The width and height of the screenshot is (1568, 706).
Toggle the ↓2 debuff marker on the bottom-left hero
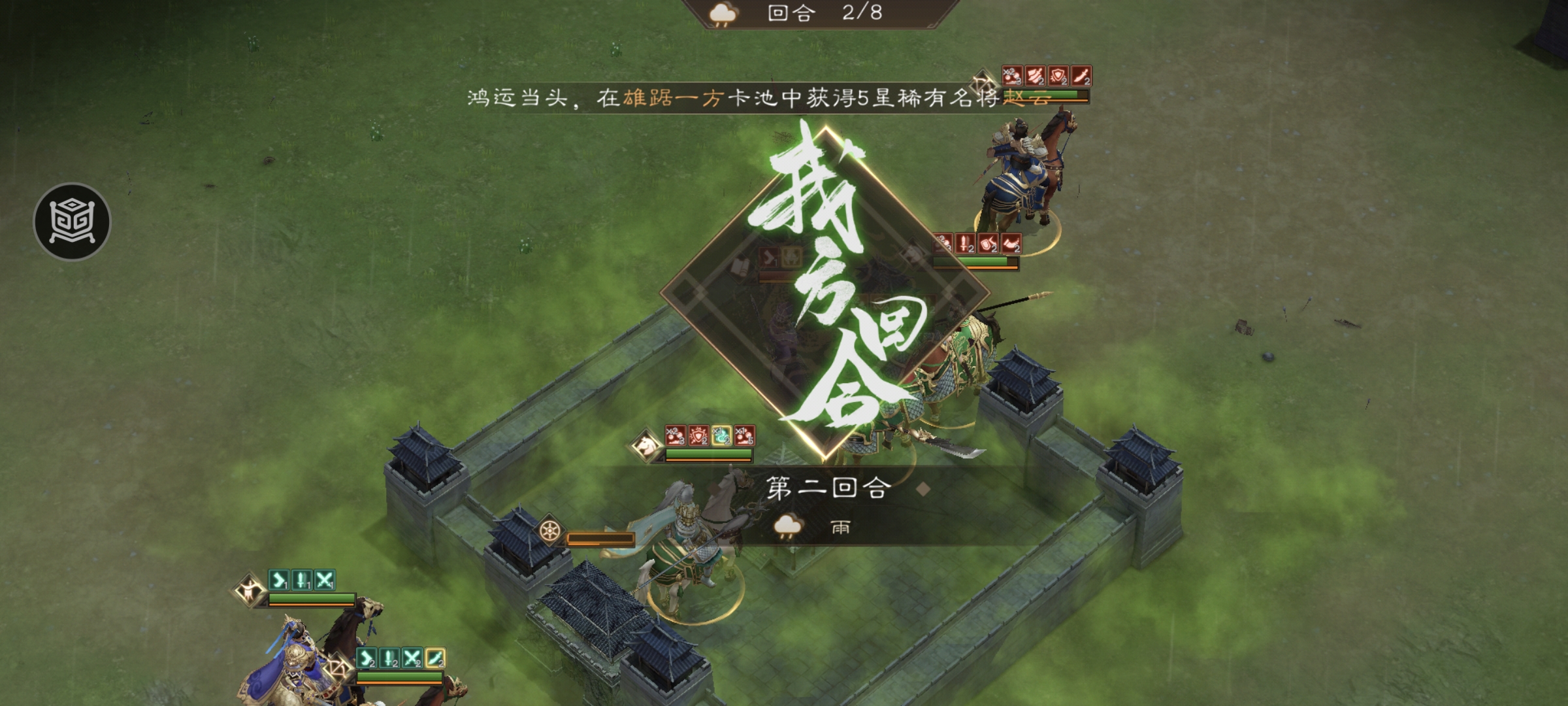point(388,658)
